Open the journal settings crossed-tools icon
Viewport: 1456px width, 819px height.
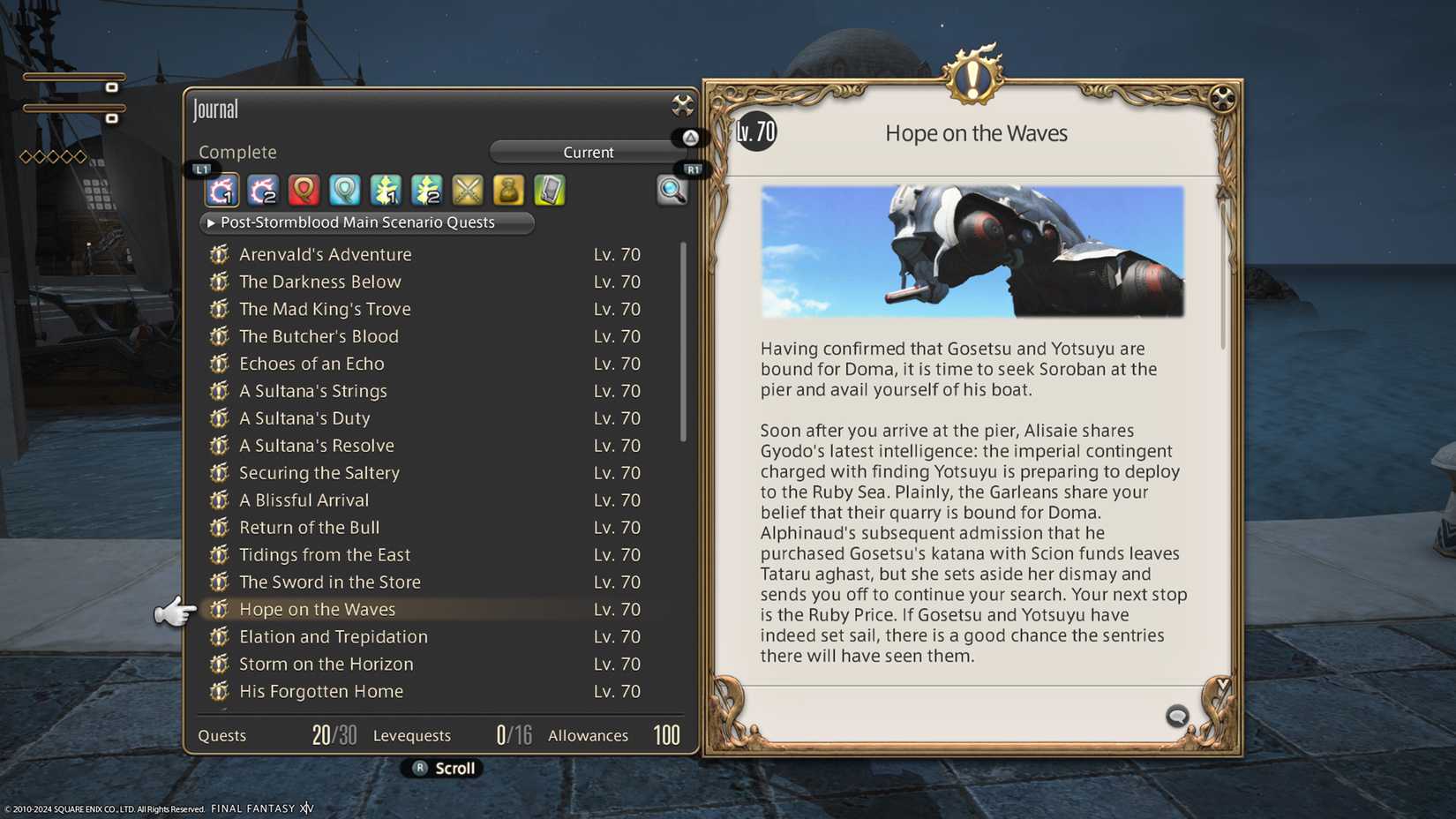[680, 105]
